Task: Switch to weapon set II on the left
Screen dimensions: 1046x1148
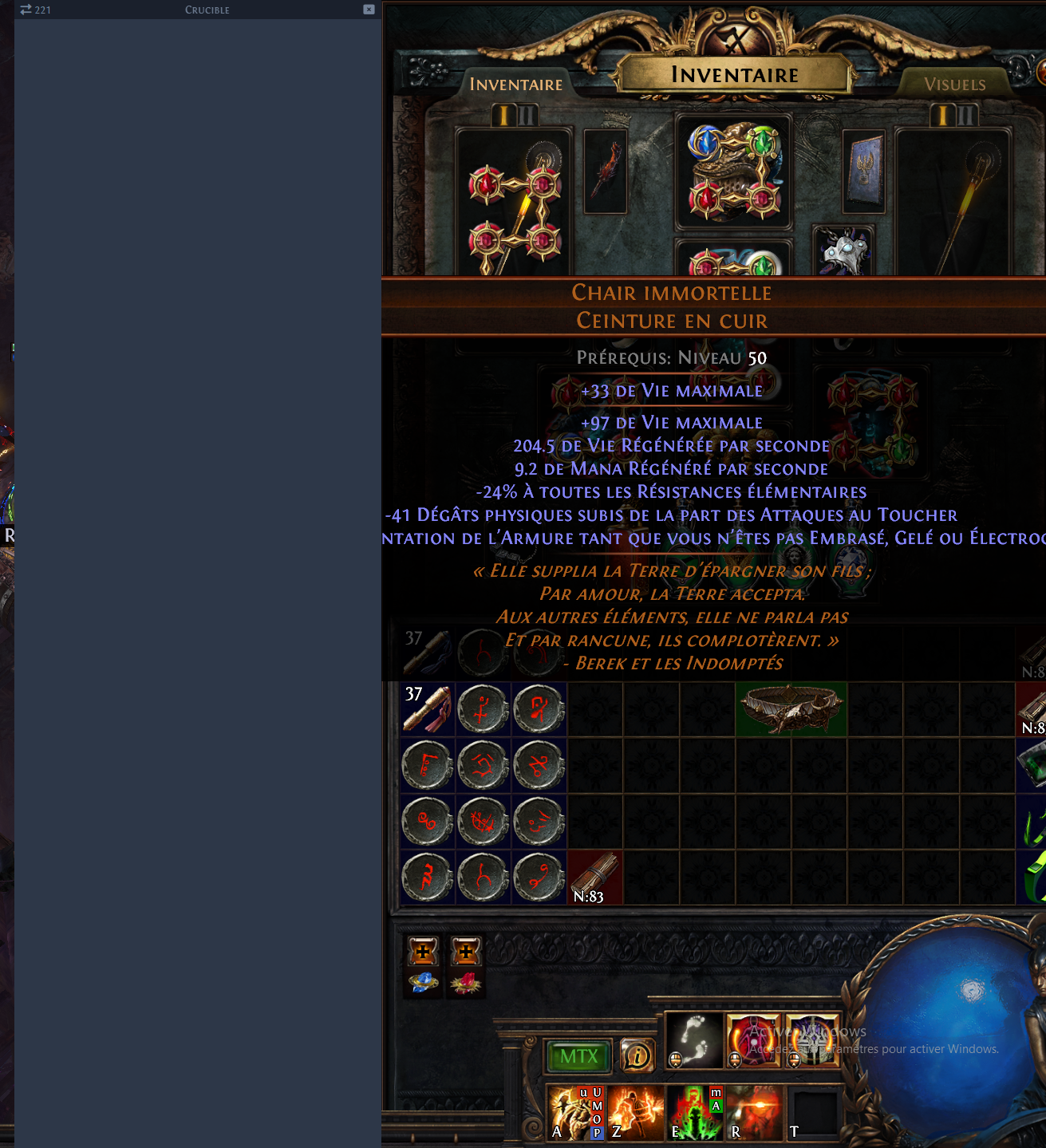Action: pyautogui.click(x=526, y=113)
